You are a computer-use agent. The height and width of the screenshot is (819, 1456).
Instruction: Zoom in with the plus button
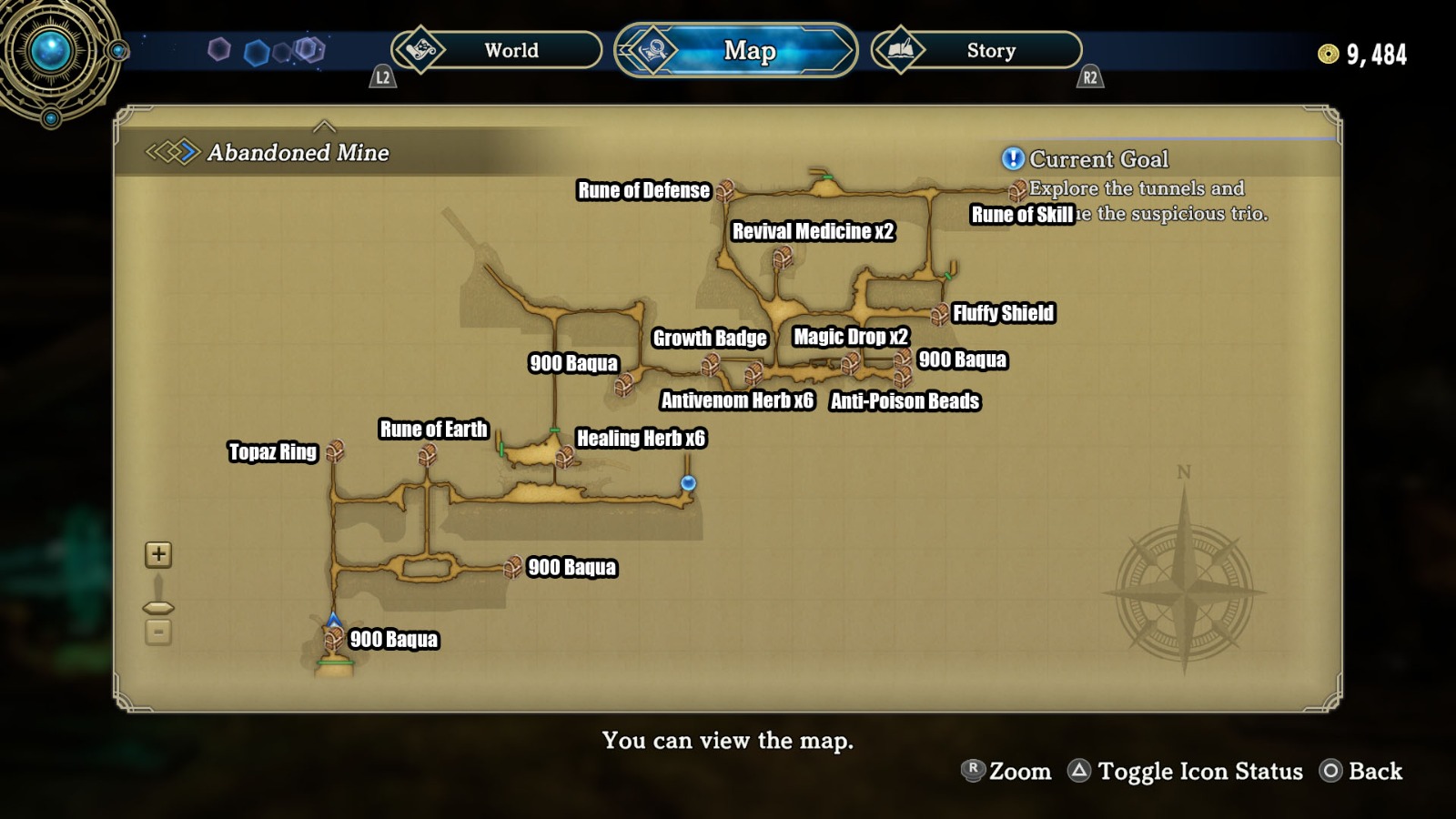coord(157,553)
